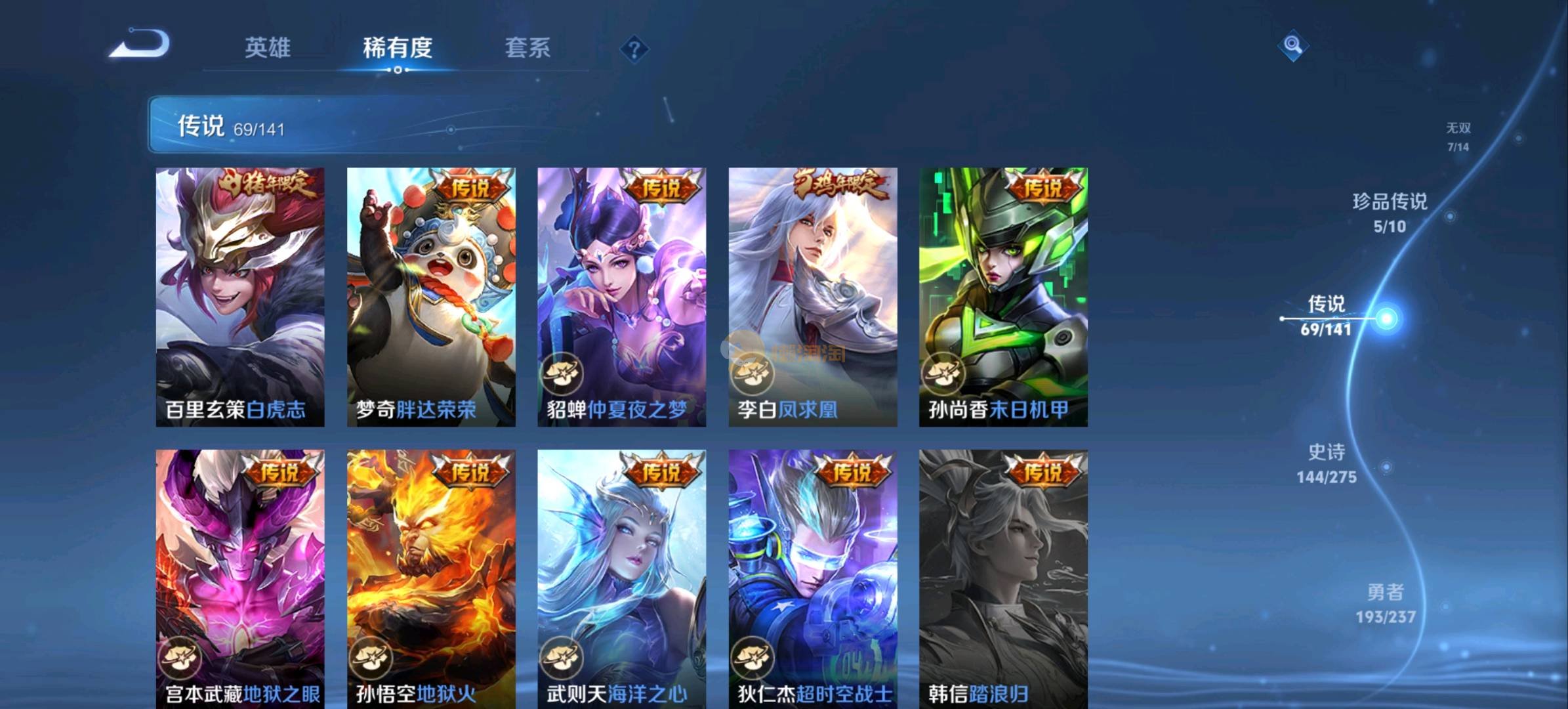Jump to the 史诗 rarity section
Viewport: 1568px width, 709px height.
[x=1327, y=463]
